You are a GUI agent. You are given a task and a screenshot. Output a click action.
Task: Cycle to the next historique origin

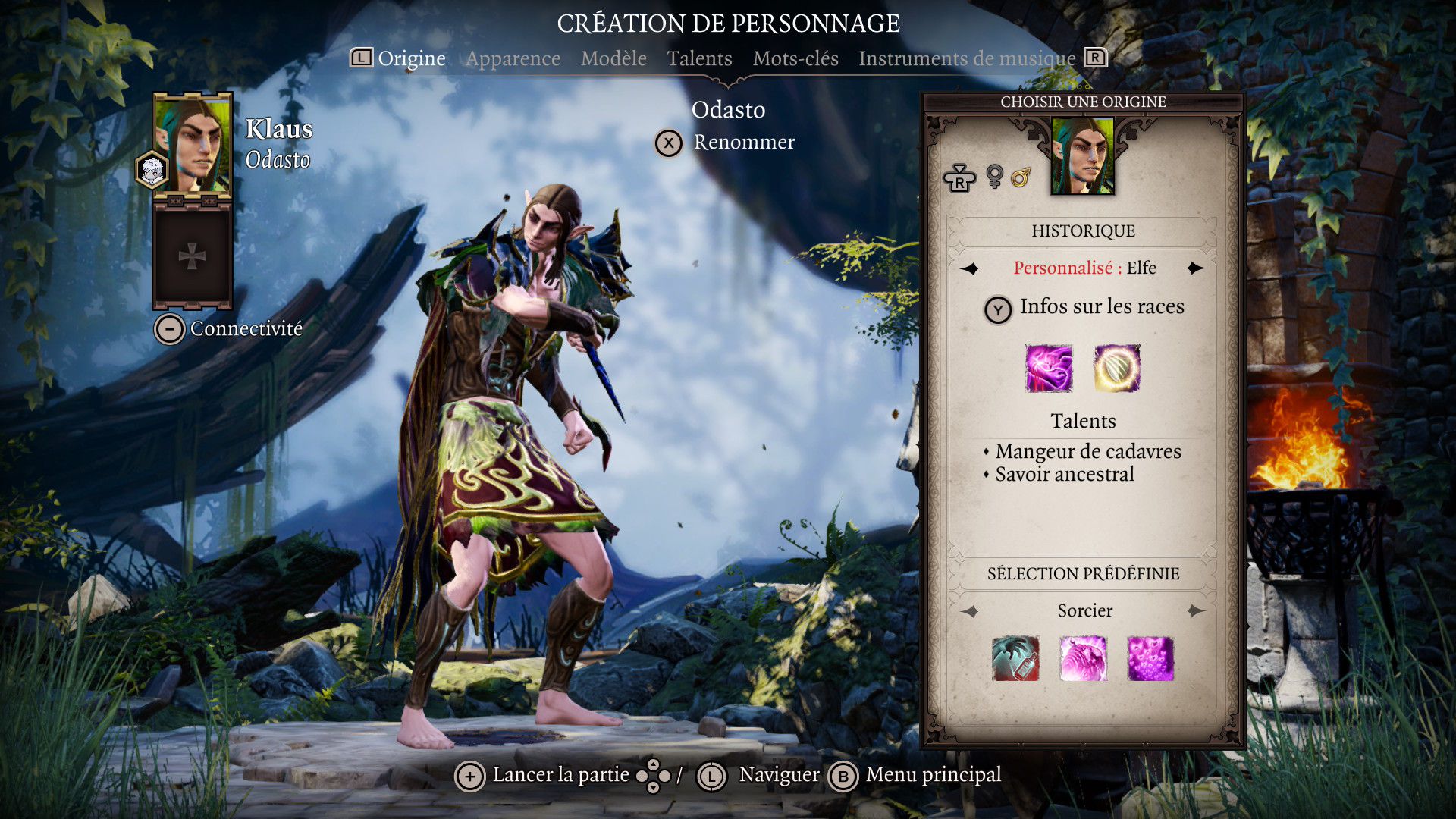[x=1196, y=268]
